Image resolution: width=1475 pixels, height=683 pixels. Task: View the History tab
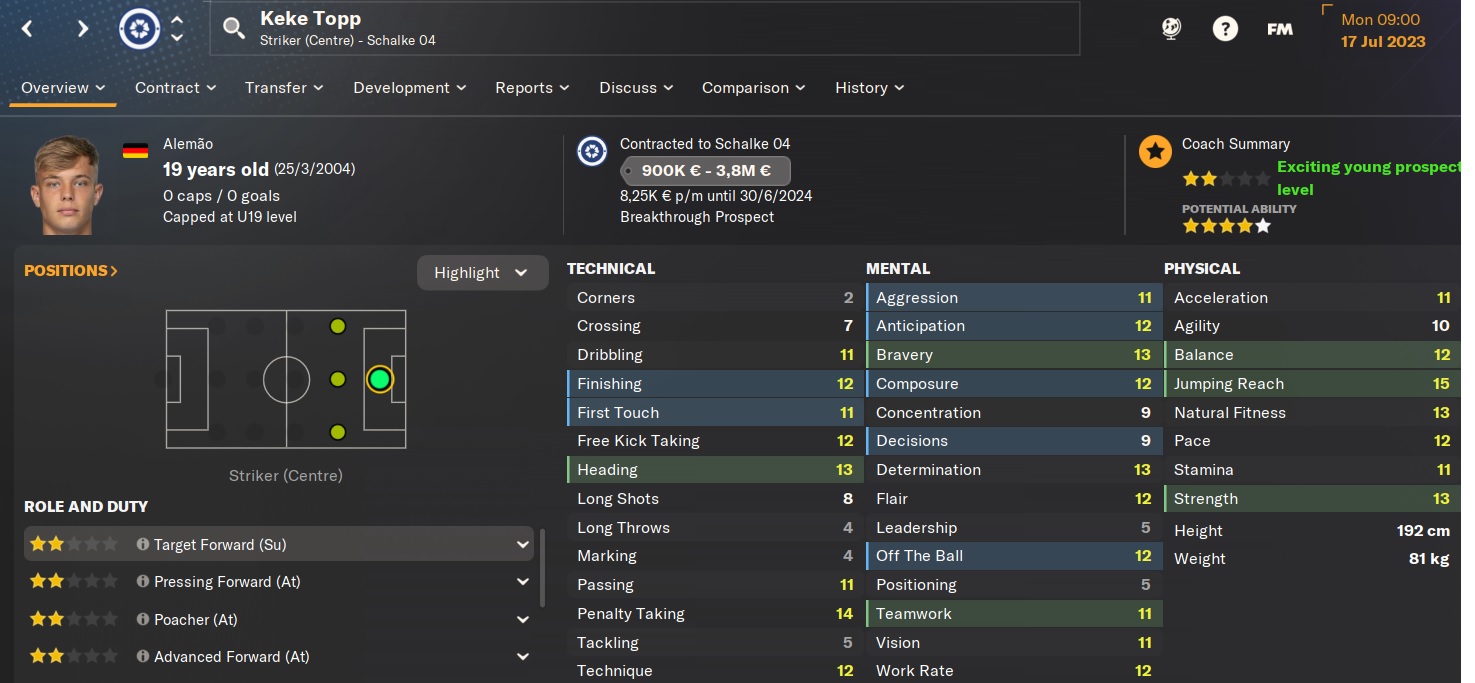(x=870, y=88)
